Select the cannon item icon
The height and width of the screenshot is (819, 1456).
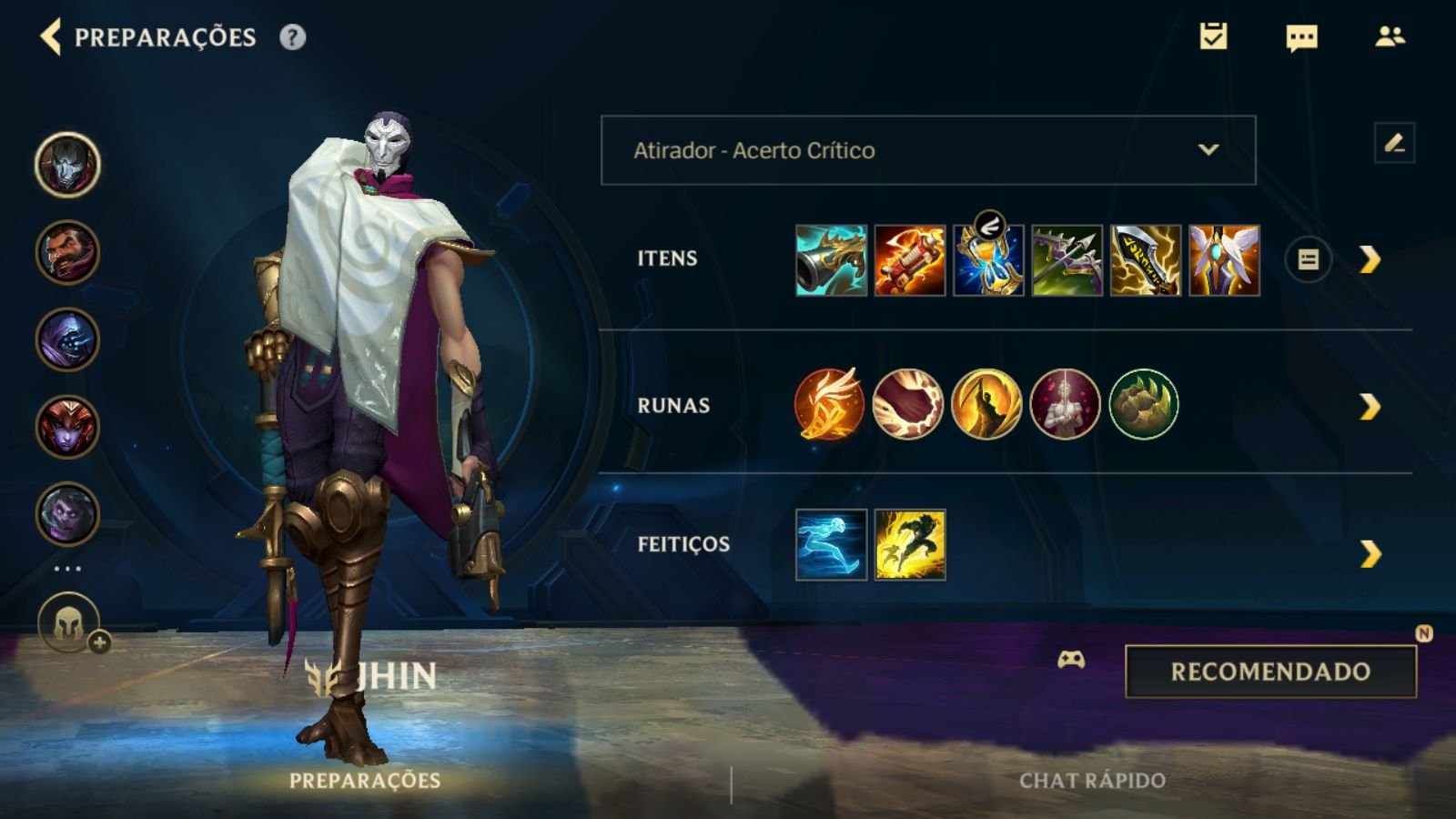(831, 260)
